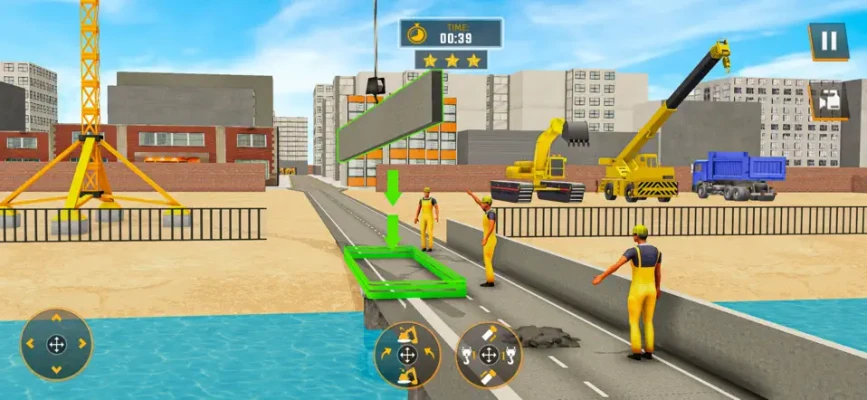
Task: Tap the movement joystick's left arrow
Action: click(x=32, y=345)
